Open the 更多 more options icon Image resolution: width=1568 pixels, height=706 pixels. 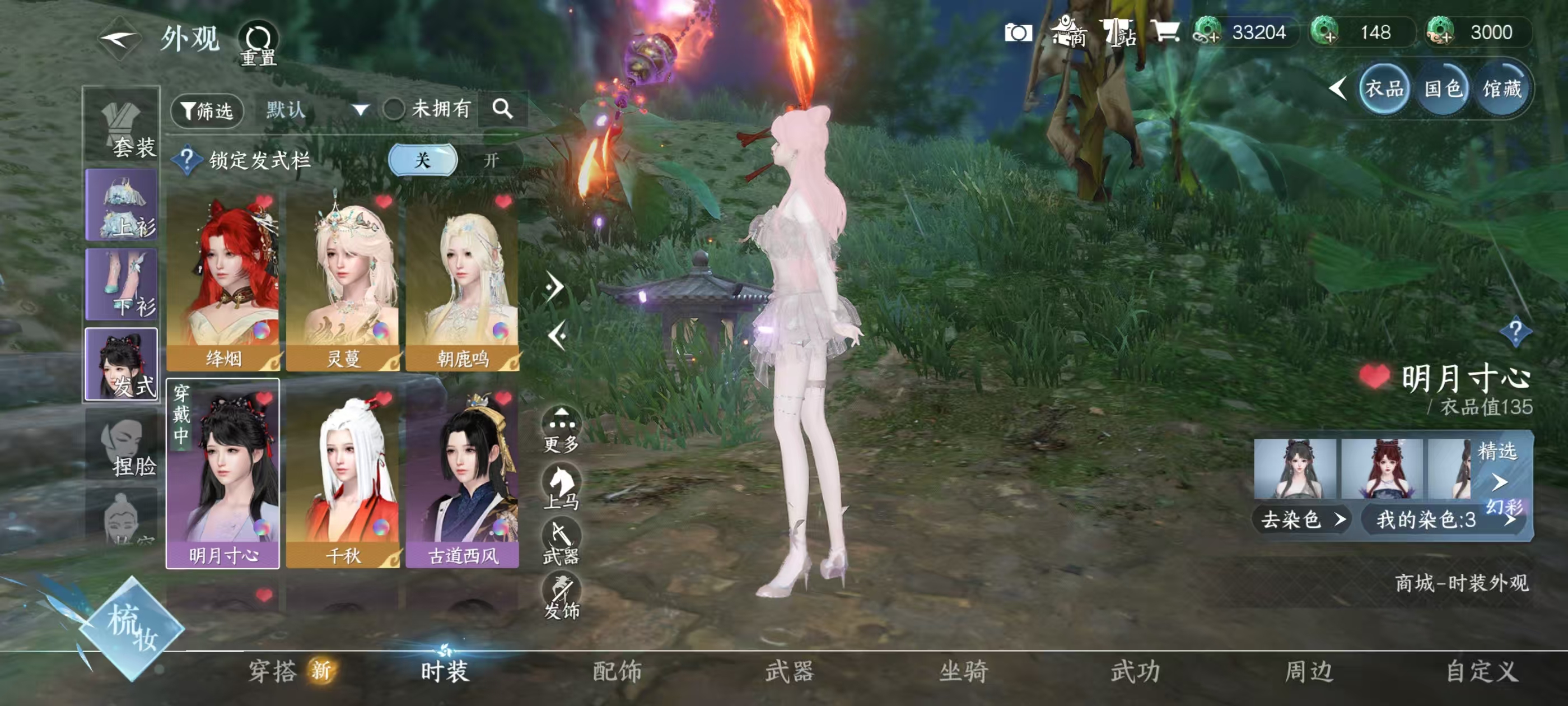(x=562, y=420)
